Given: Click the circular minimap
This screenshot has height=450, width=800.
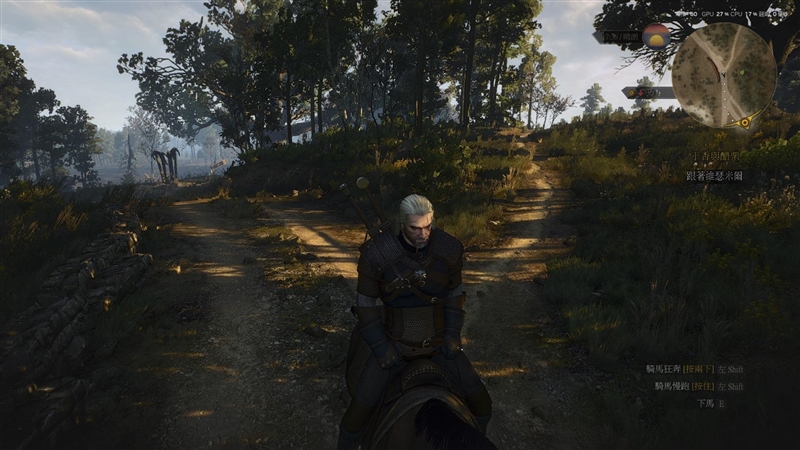Looking at the screenshot, I should [724, 74].
